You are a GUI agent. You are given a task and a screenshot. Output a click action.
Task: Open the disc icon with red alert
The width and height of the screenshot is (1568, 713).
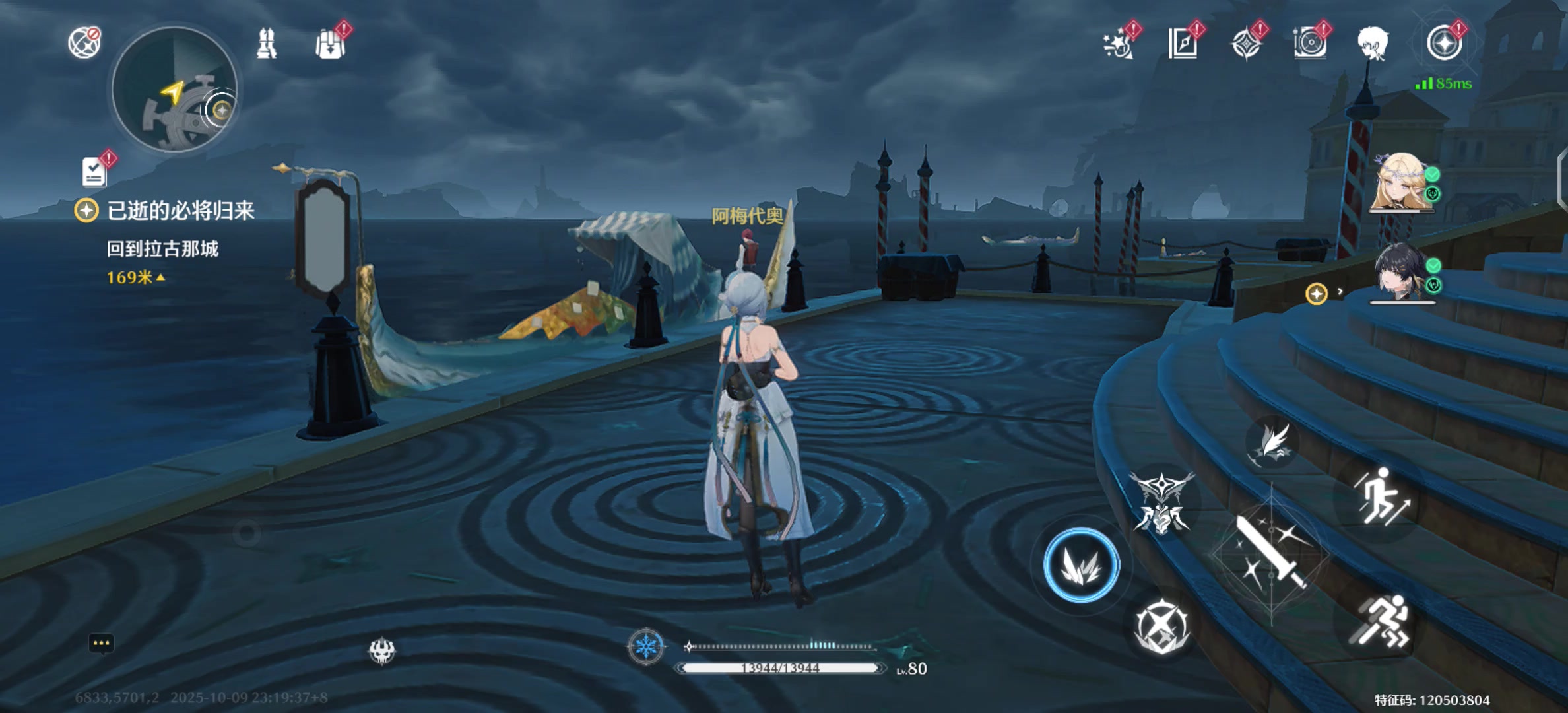pos(1309,44)
